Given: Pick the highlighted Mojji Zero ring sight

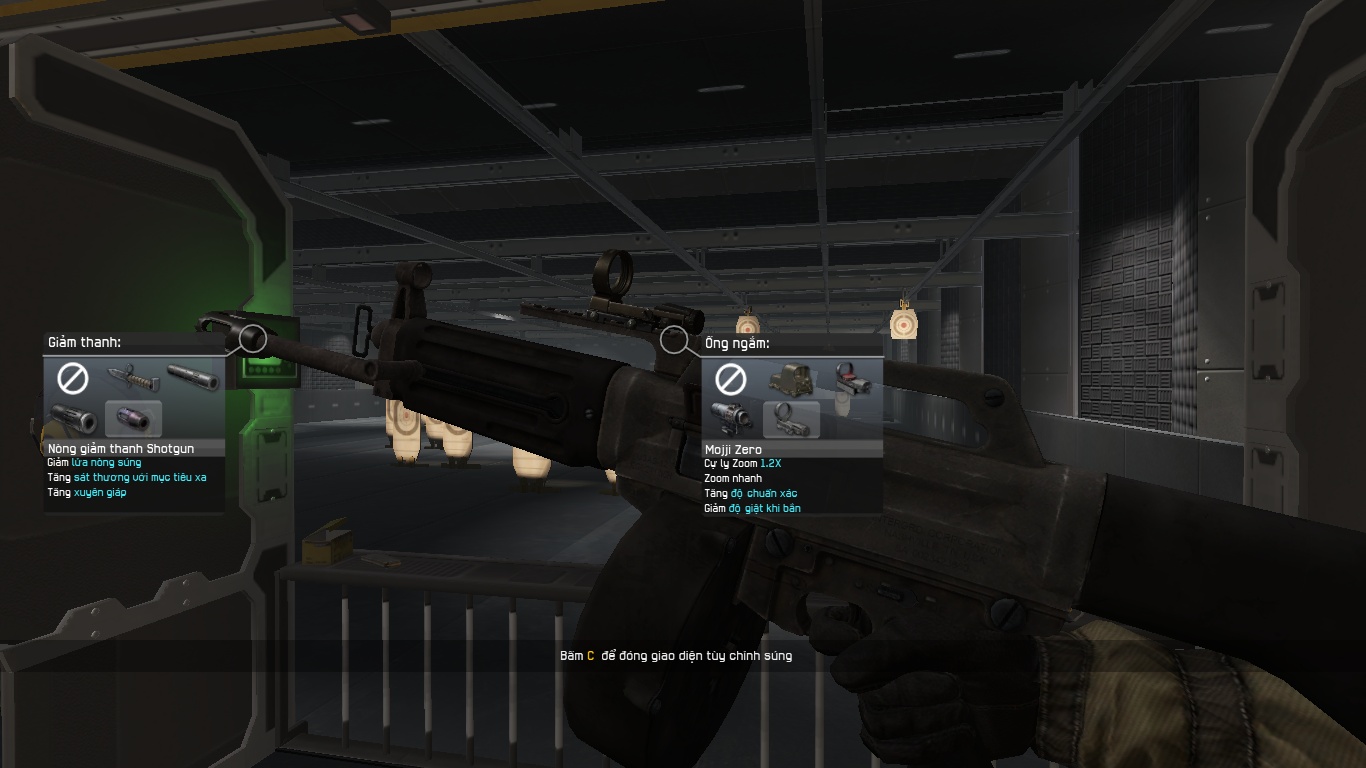Looking at the screenshot, I should pos(791,419).
